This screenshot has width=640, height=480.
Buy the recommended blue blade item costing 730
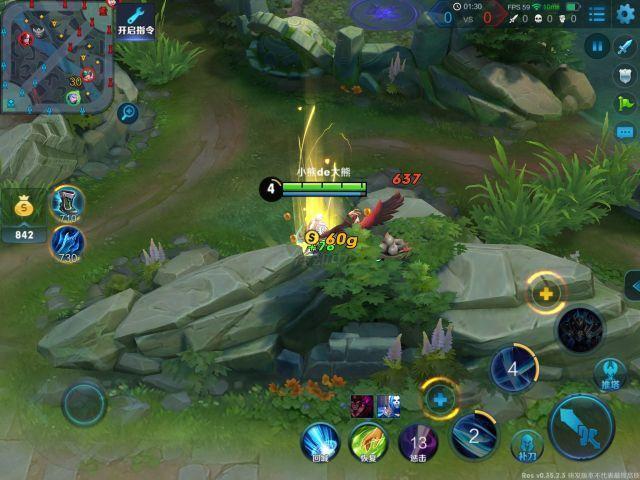click(x=68, y=242)
